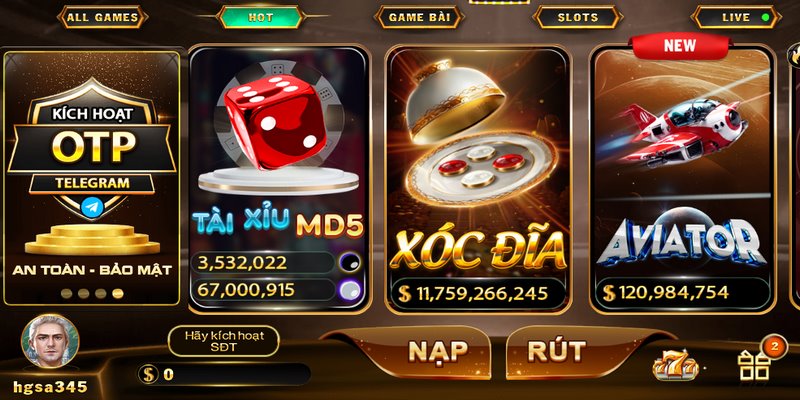
Task: Activate phone number via Hãy kích hoạt SĐT
Action: pyautogui.click(x=223, y=341)
